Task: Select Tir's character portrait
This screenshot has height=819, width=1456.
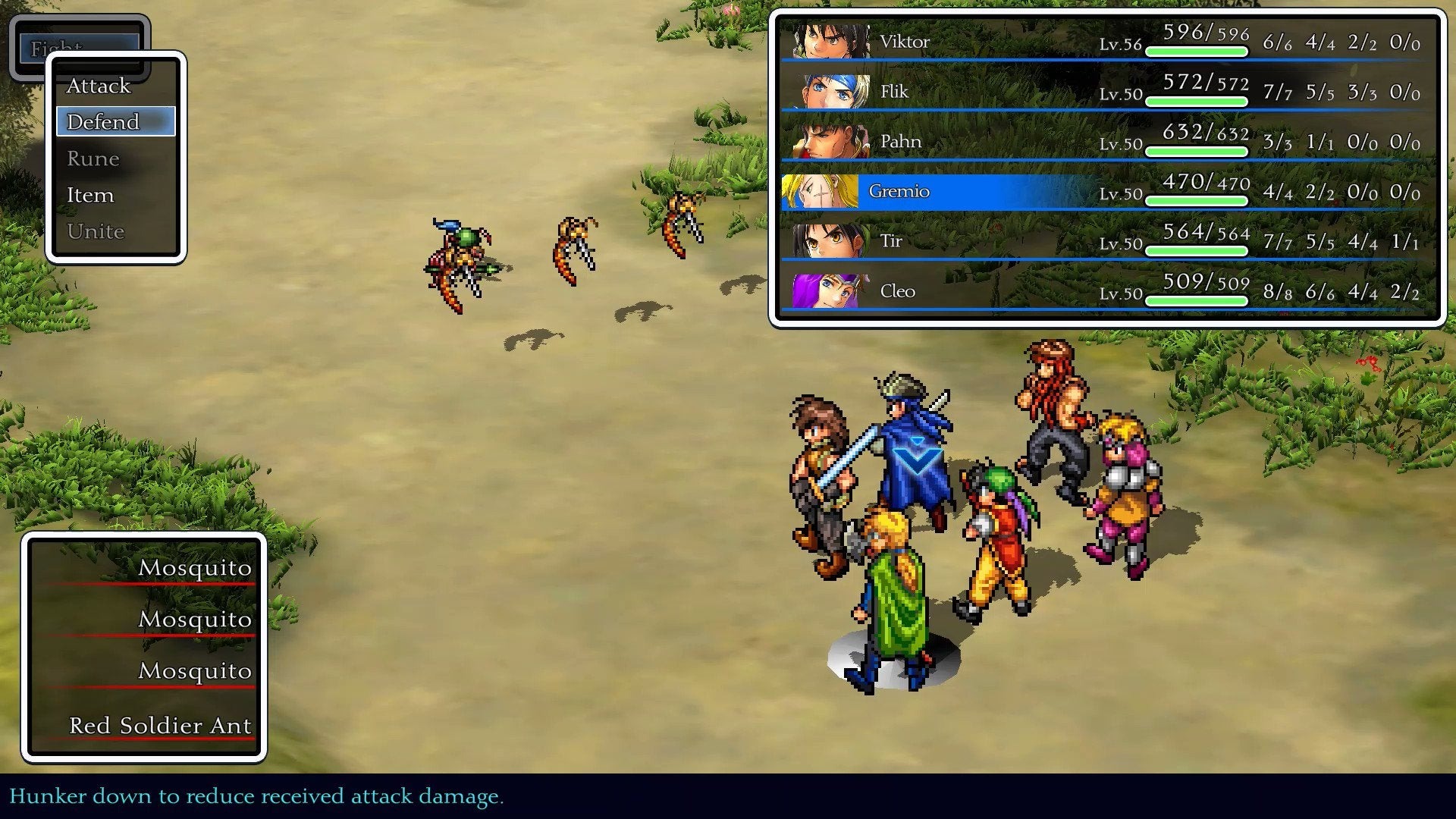Action: (x=830, y=241)
